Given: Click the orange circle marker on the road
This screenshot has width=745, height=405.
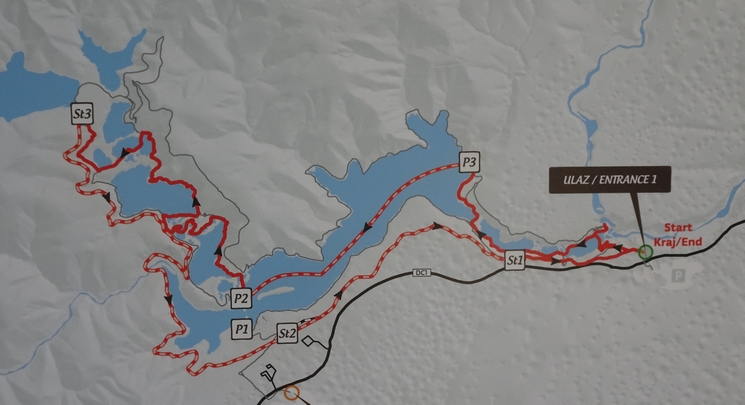Looking at the screenshot, I should tap(292, 393).
